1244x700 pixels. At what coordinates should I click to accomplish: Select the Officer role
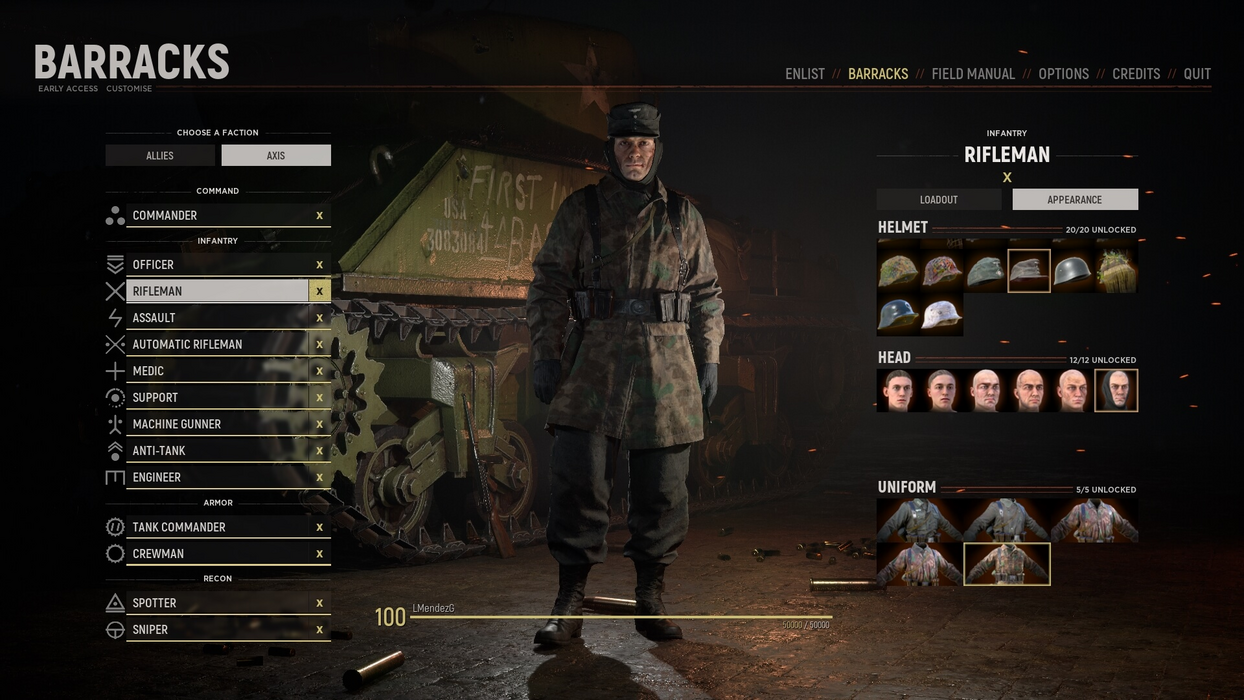[x=217, y=265]
